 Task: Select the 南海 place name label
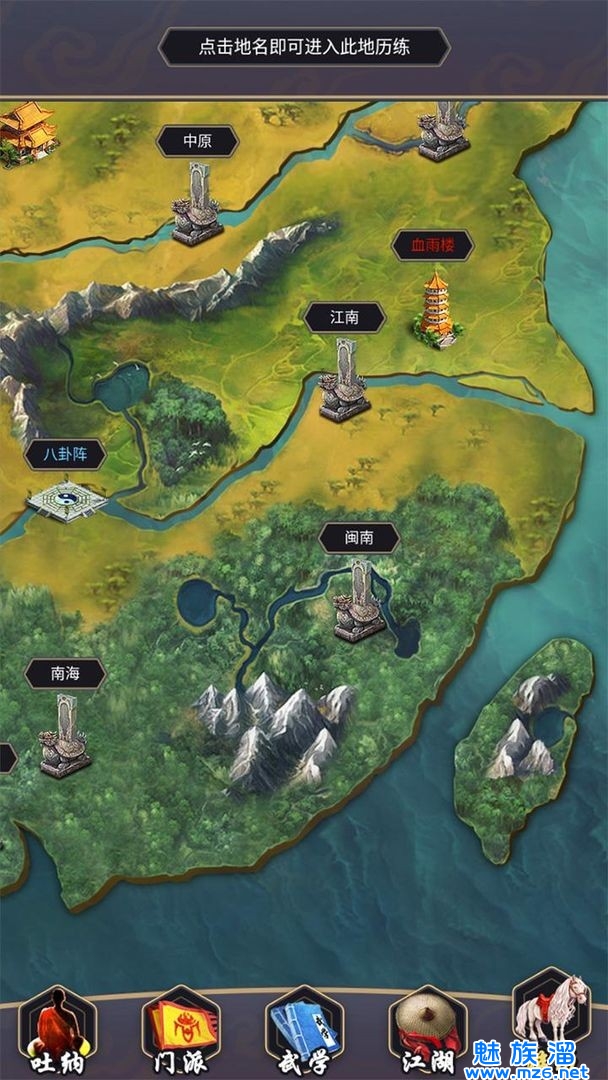tap(65, 673)
